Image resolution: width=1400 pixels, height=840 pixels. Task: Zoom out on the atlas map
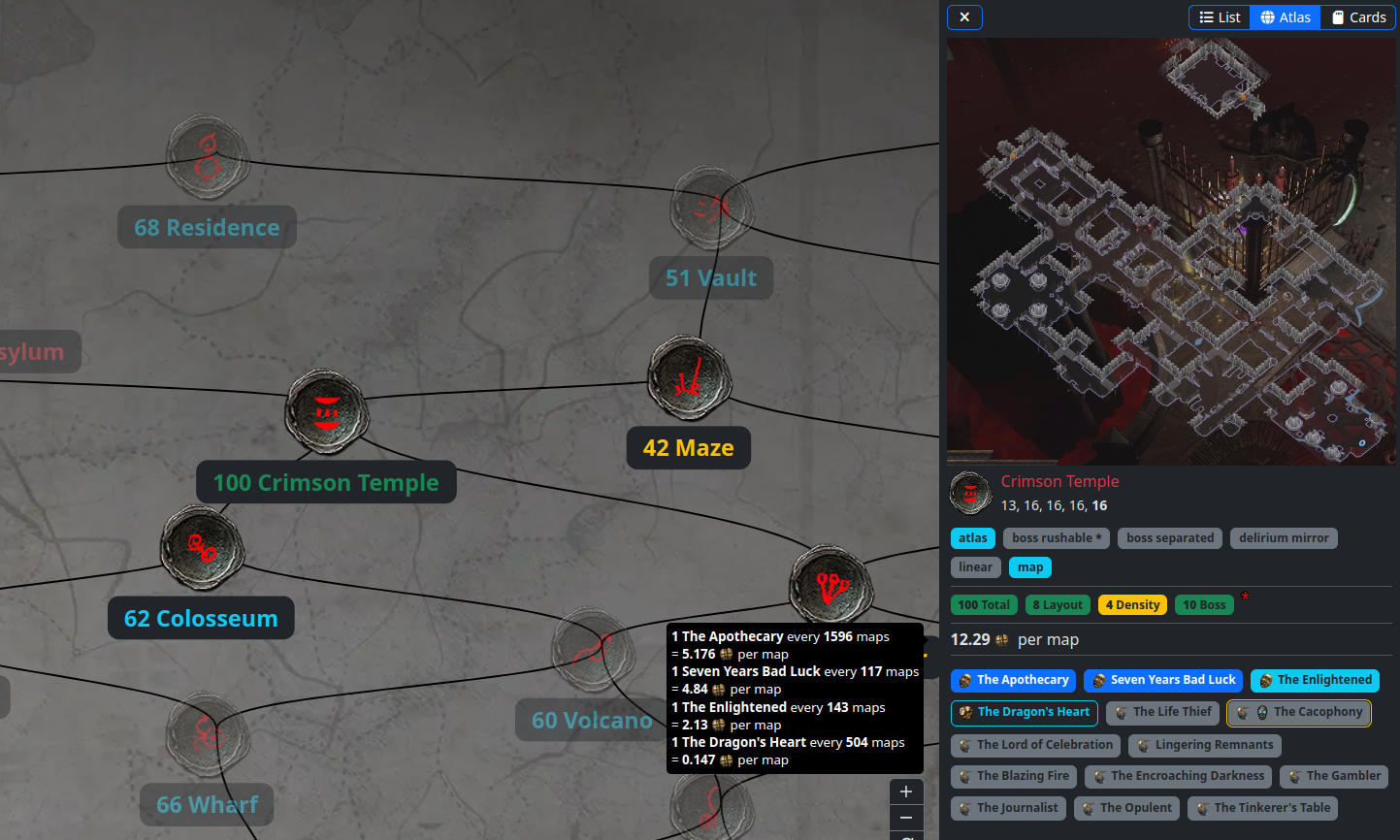pyautogui.click(x=906, y=819)
